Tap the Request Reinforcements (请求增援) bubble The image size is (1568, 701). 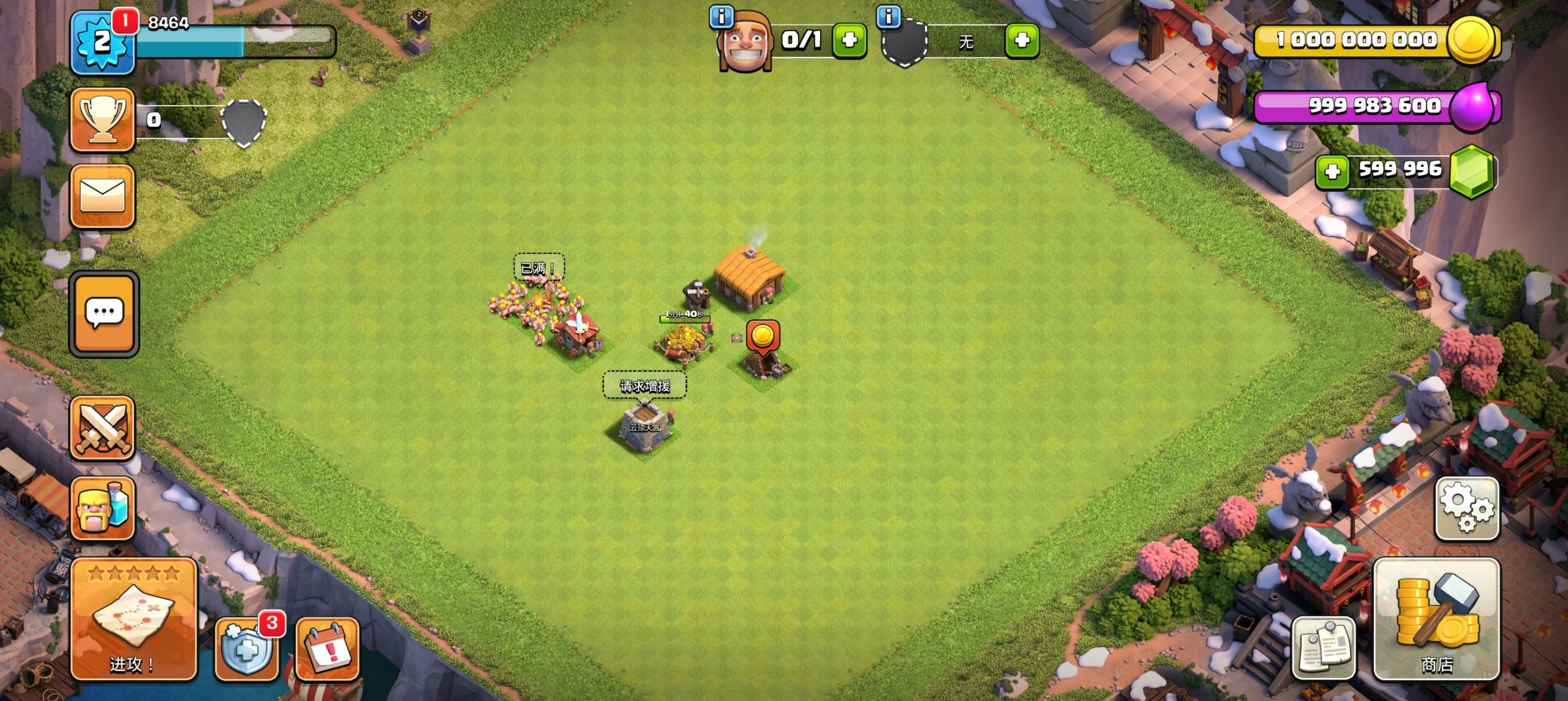[644, 386]
